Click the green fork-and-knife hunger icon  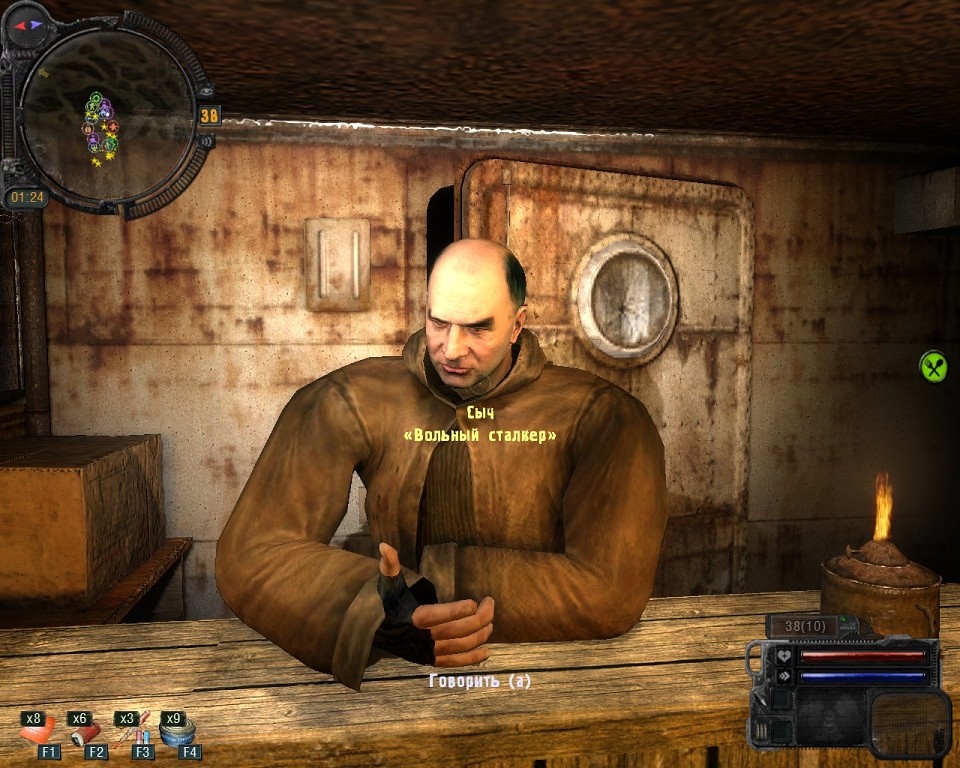933,366
